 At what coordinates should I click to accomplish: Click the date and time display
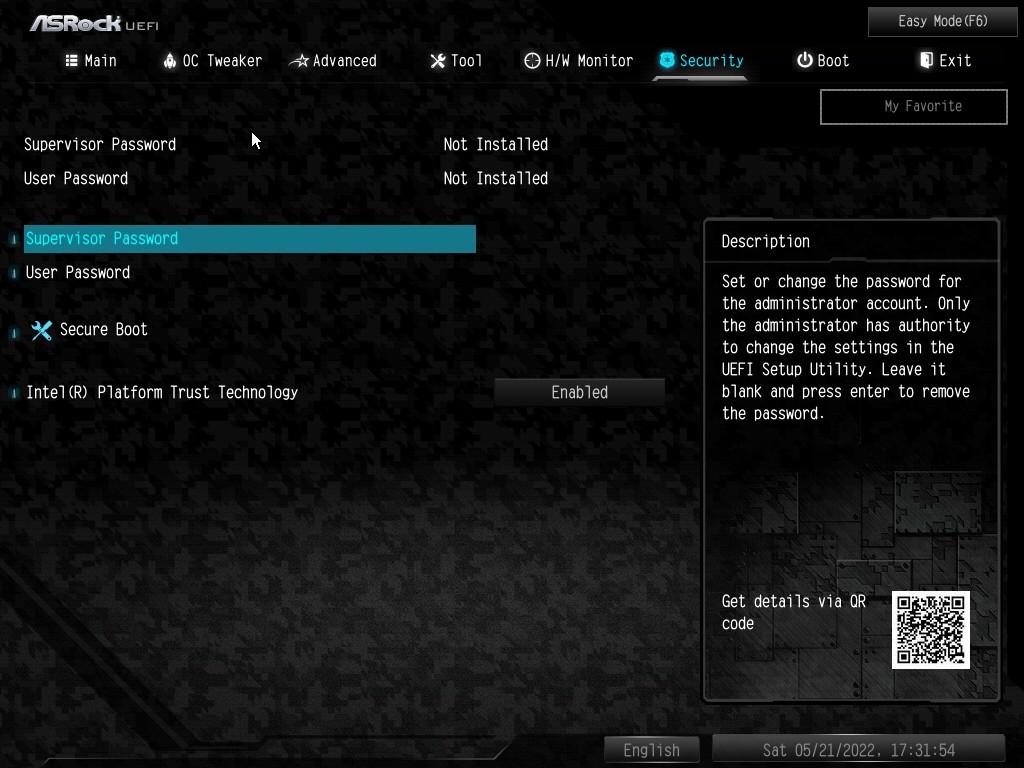pos(858,750)
